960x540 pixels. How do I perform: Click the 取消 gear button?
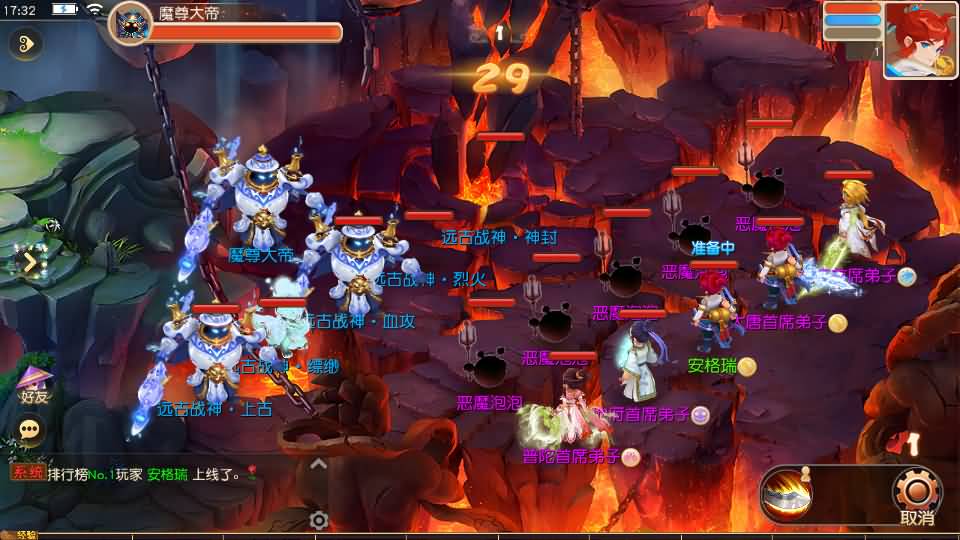click(x=916, y=495)
